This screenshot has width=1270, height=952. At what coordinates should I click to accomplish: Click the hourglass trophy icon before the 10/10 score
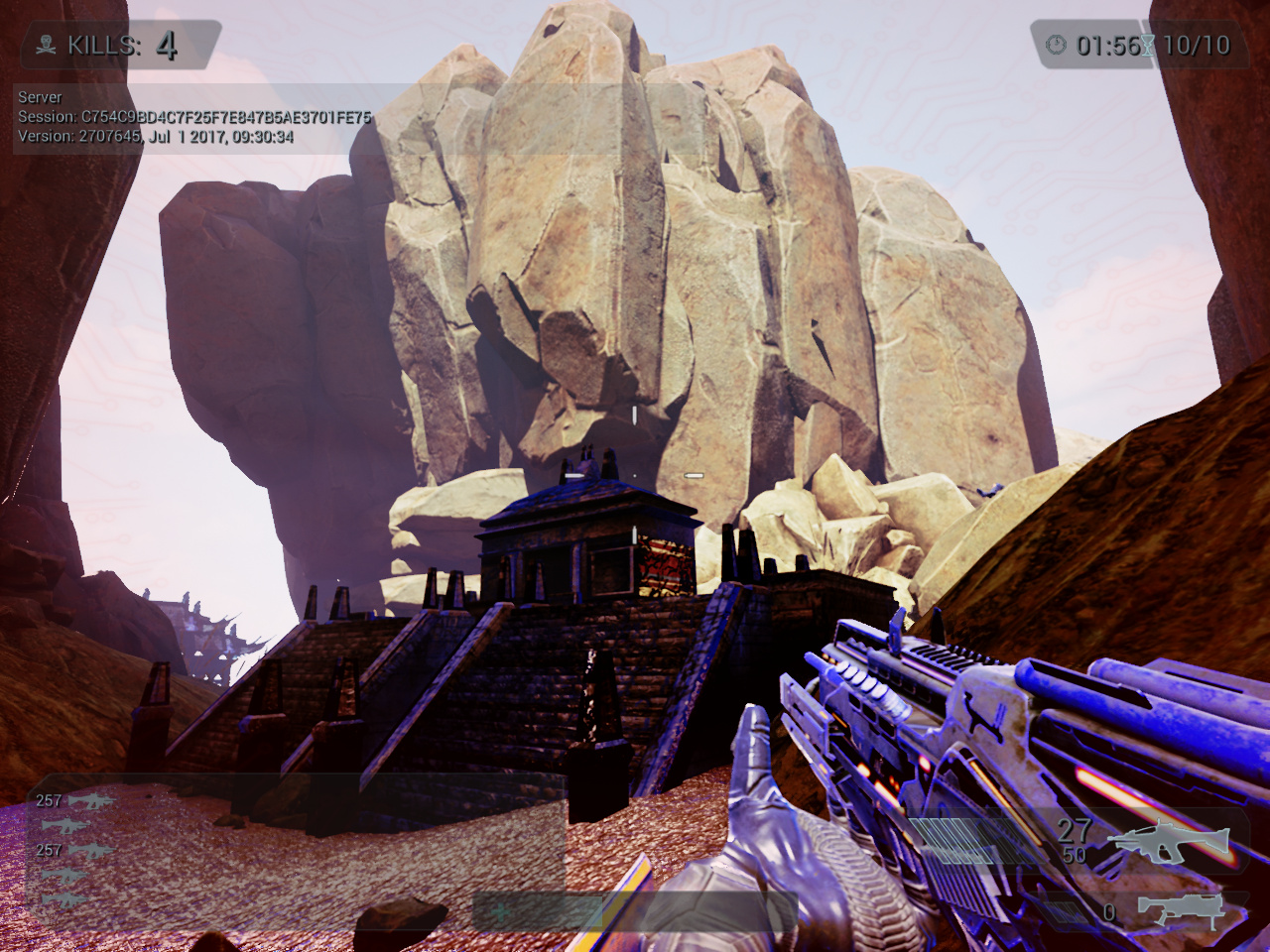1146,44
